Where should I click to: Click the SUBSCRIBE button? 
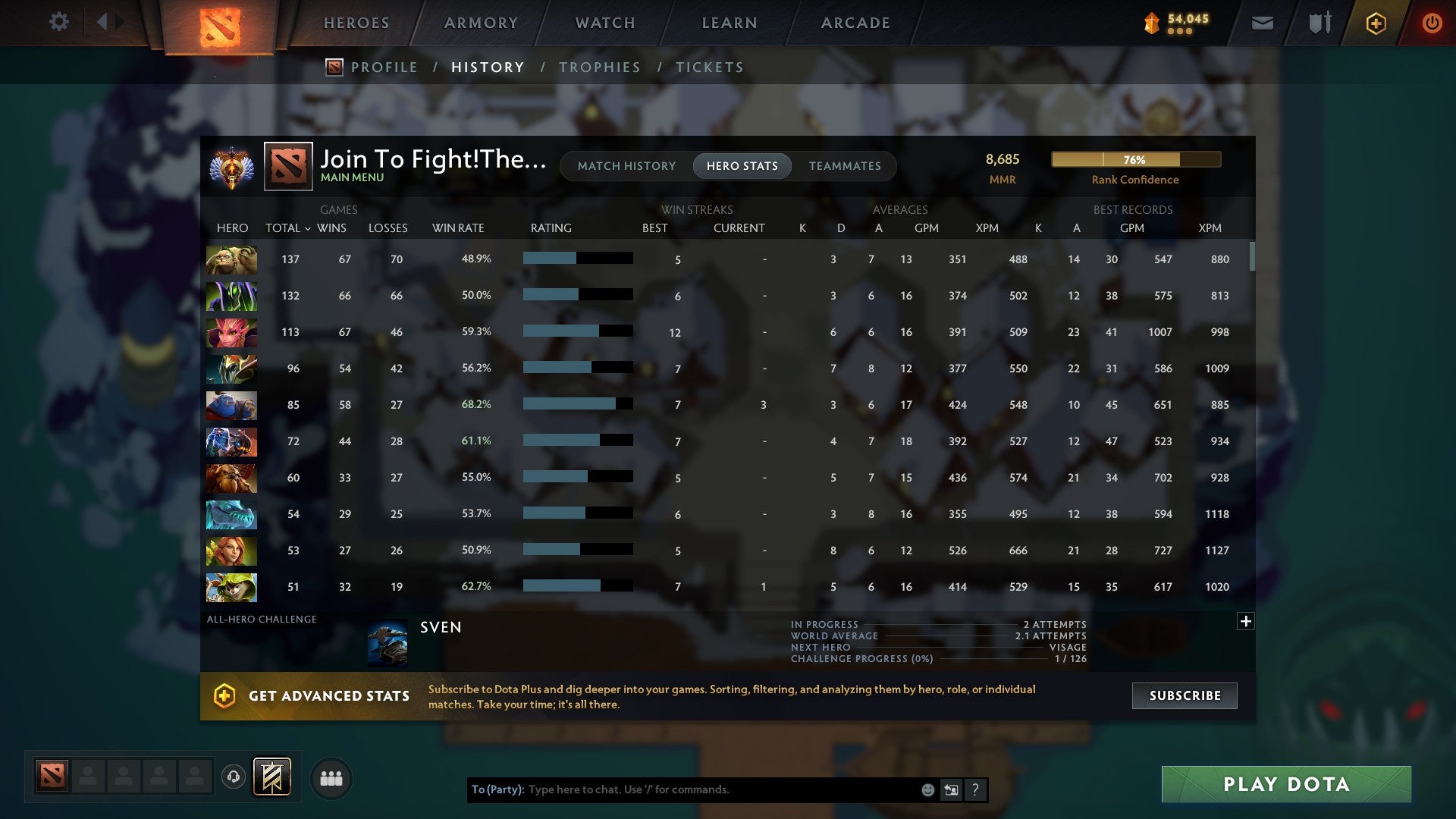(1184, 695)
